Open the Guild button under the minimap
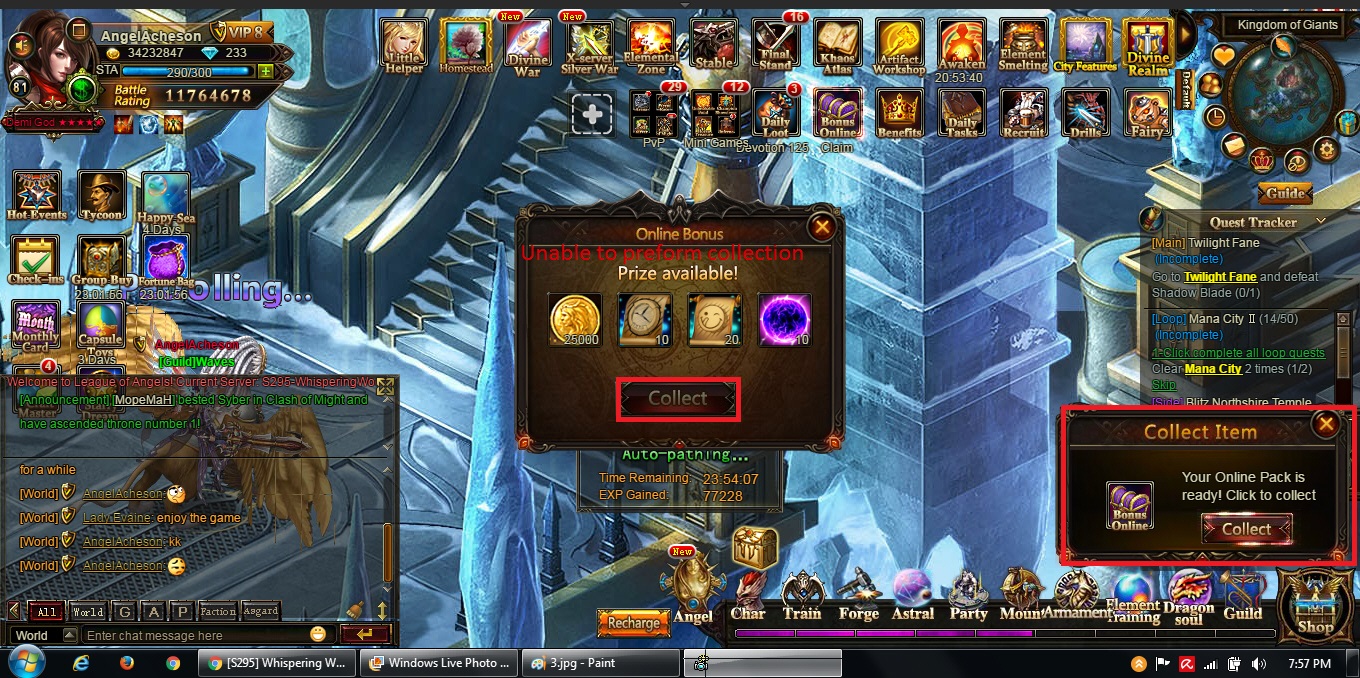Screen dimensions: 1360x678 pyautogui.click(x=1286, y=193)
